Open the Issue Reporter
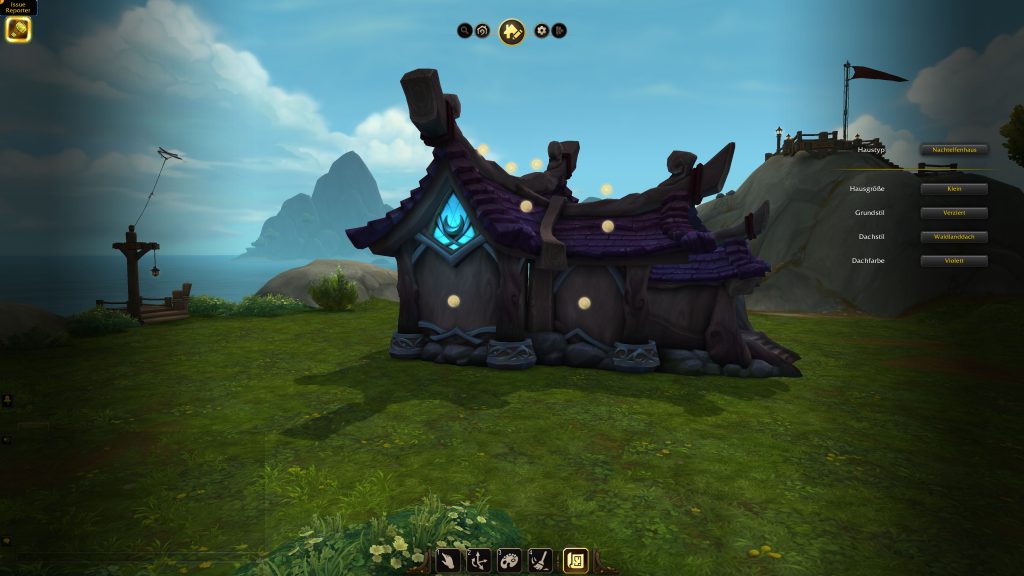 pos(18,29)
